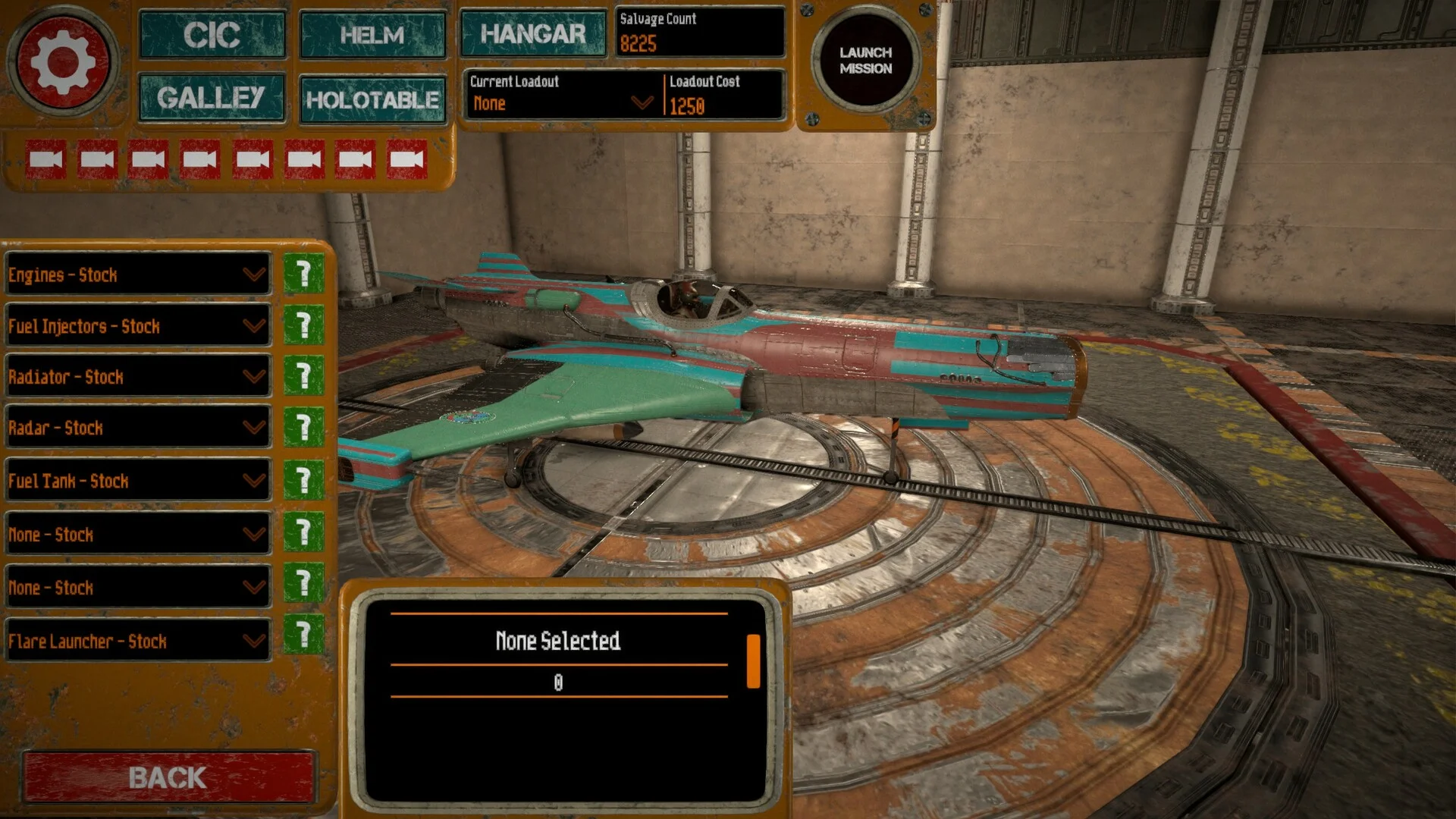The height and width of the screenshot is (819, 1456).
Task: Show help for the Radar part
Action: [x=303, y=427]
